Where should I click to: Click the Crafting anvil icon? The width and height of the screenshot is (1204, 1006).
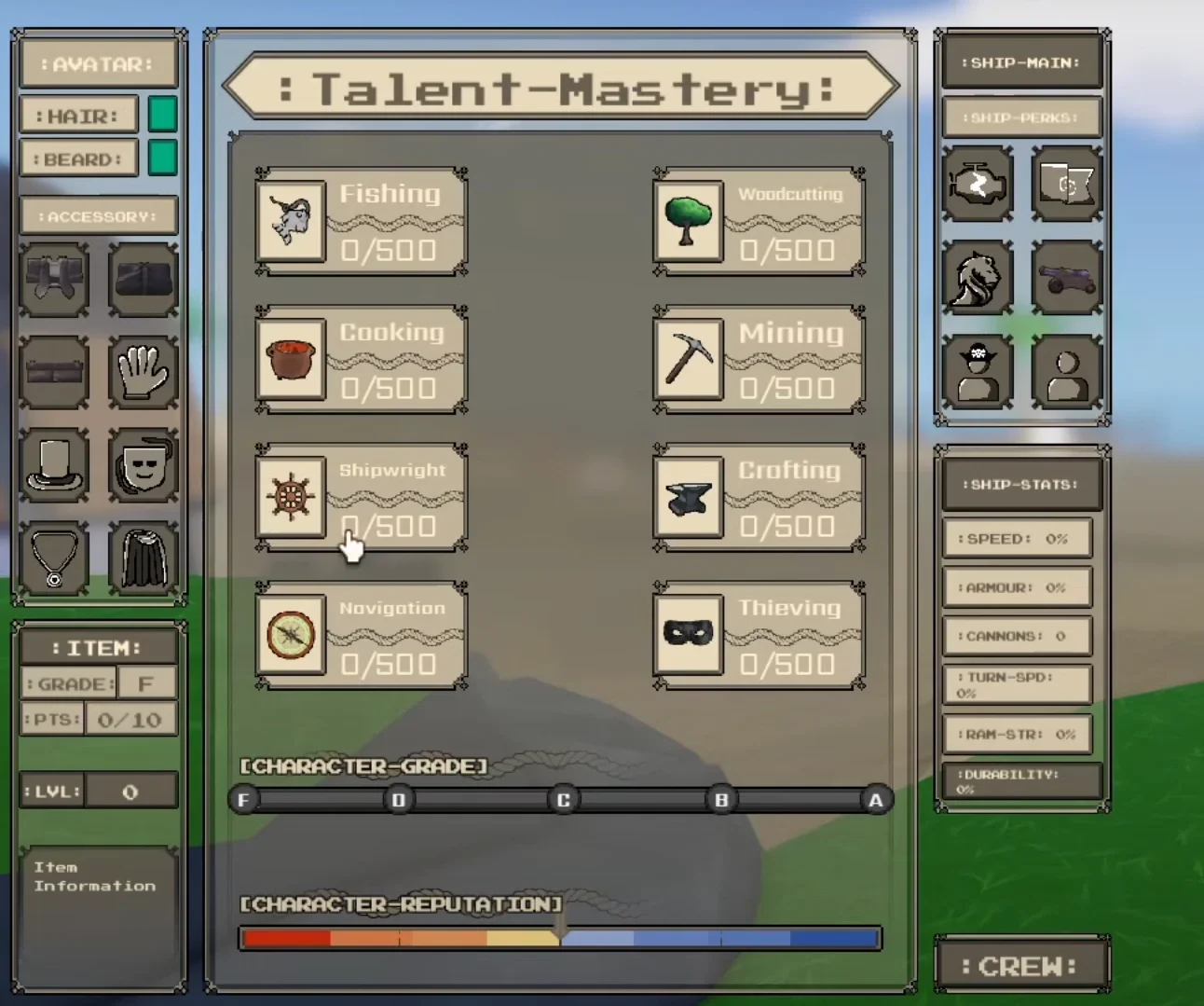pos(687,498)
